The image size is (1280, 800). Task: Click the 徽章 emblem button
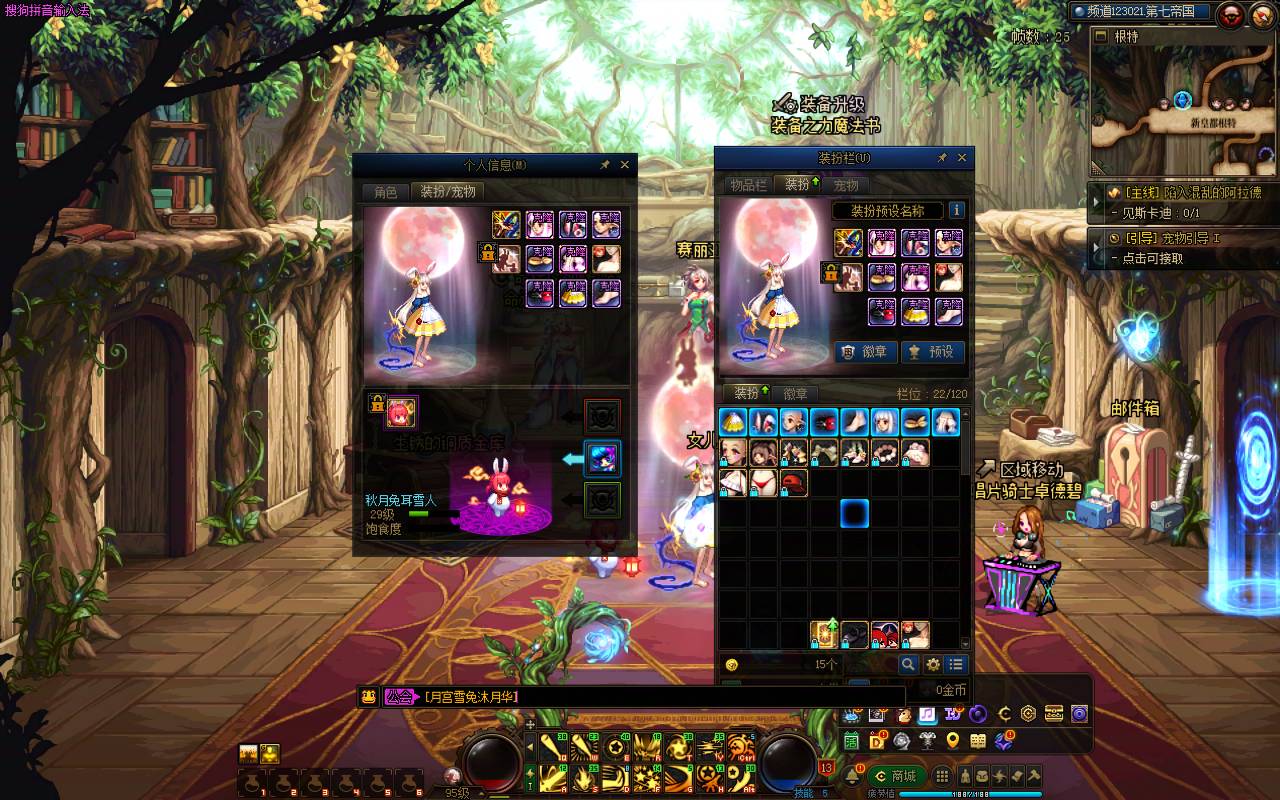click(866, 352)
